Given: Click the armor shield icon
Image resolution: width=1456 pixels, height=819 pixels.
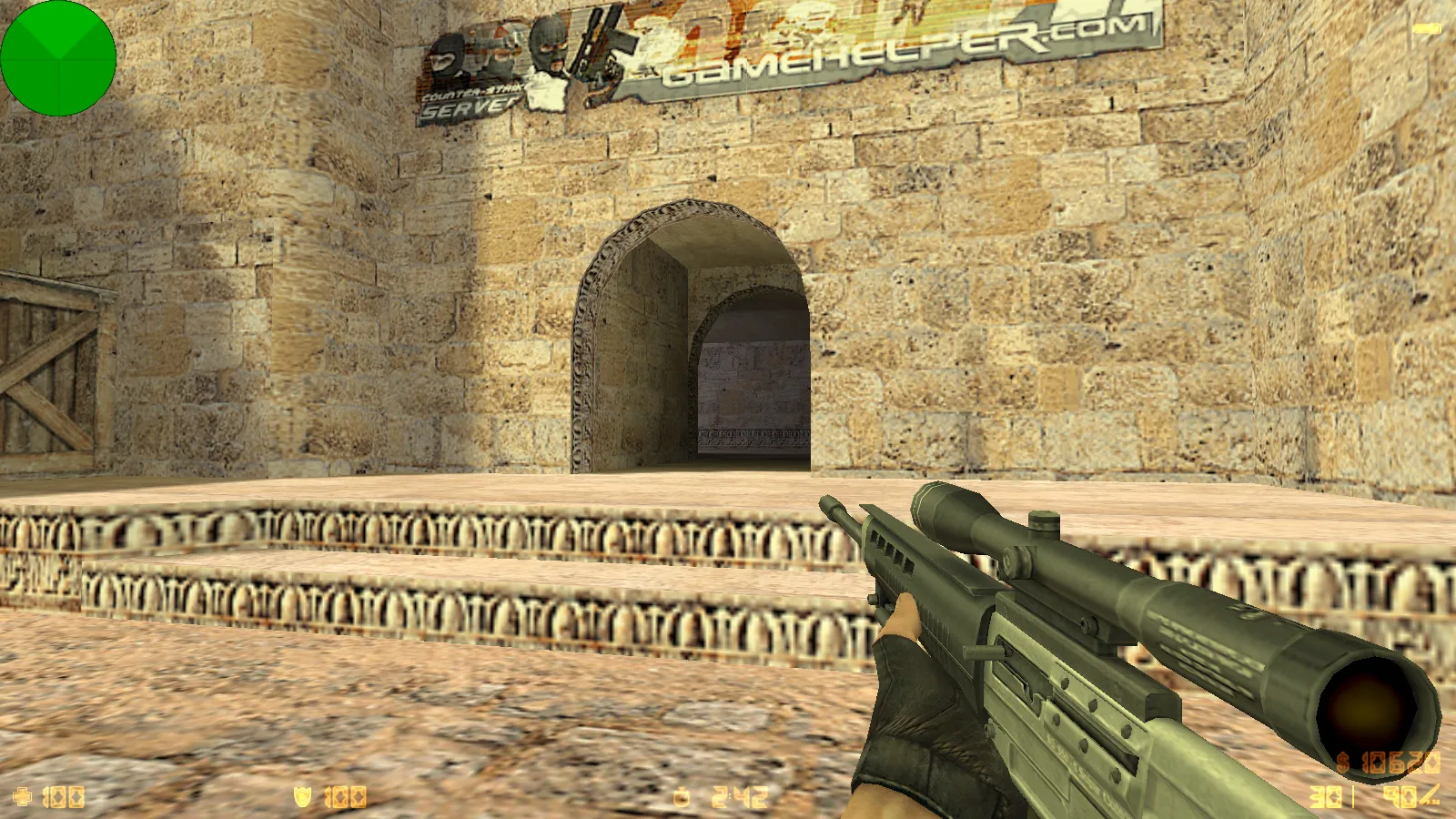Looking at the screenshot, I should tap(302, 795).
